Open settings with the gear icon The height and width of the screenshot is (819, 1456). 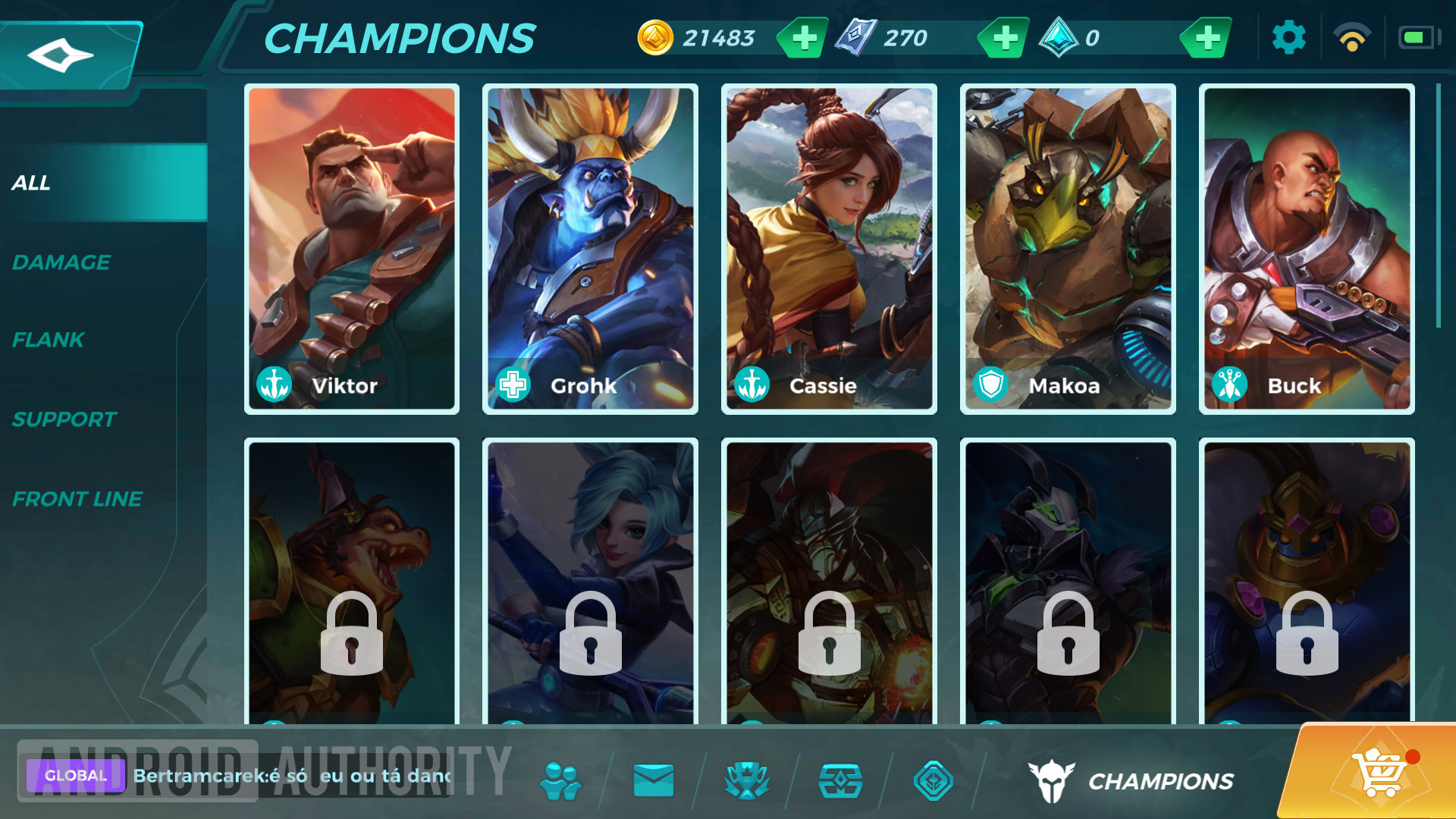[1288, 38]
